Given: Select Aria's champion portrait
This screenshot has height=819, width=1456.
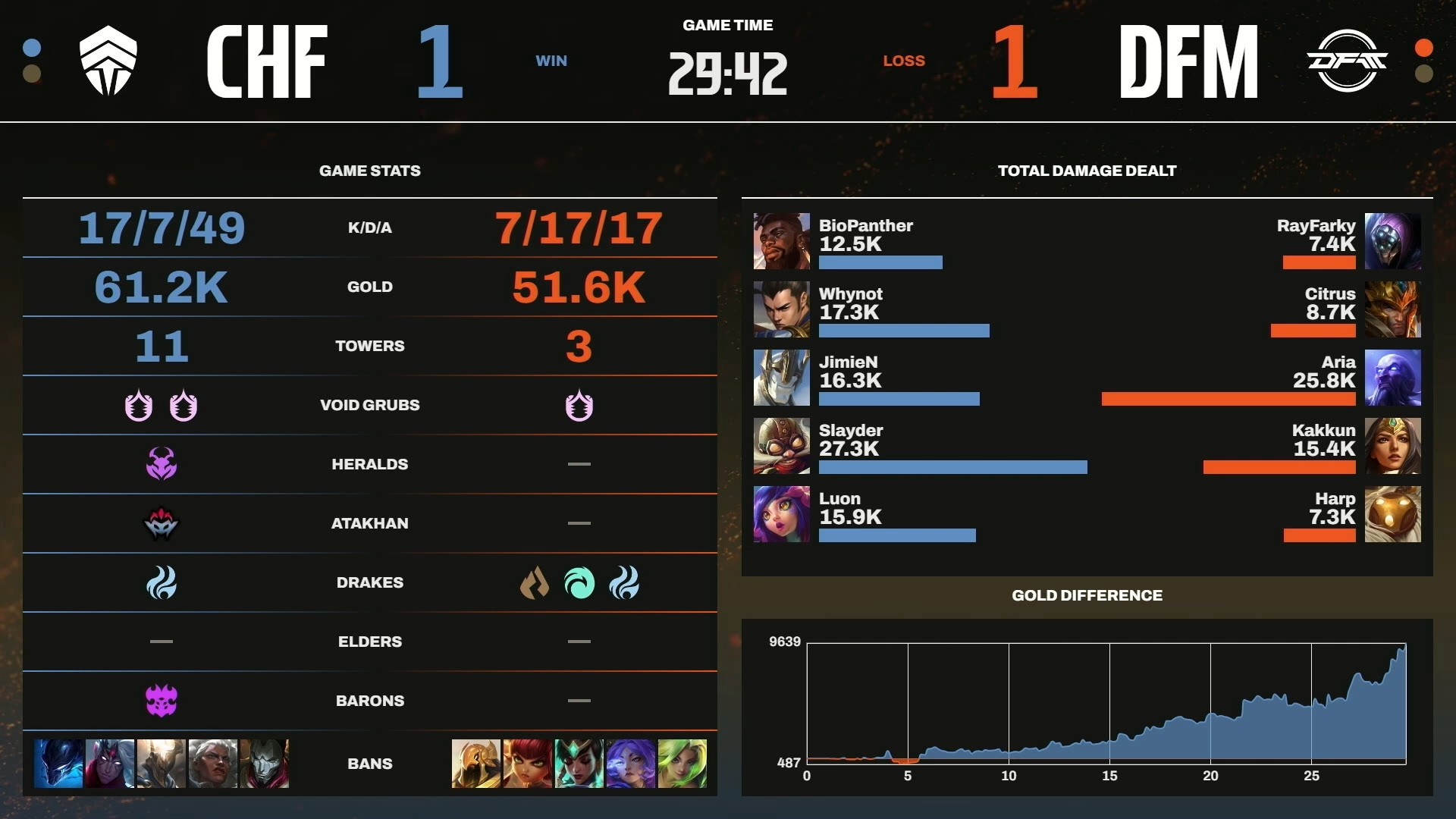Looking at the screenshot, I should [x=1394, y=378].
